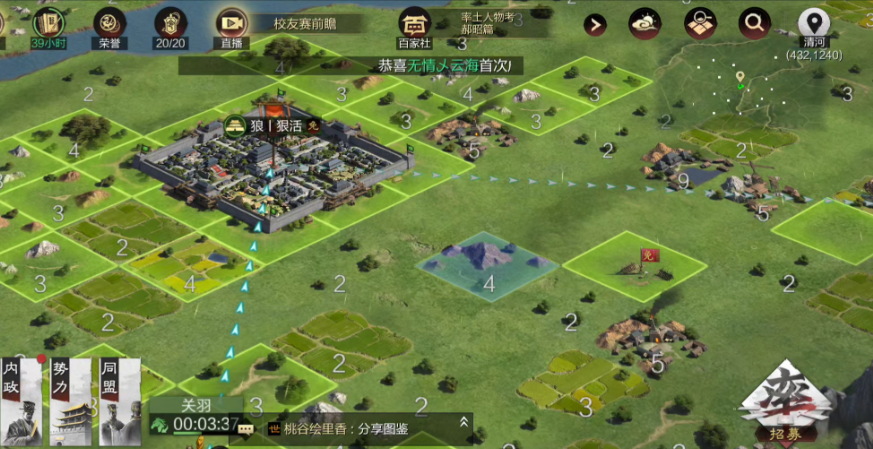Open the 内政 internal affairs panel
This screenshot has height=449, width=873.
[x=21, y=399]
